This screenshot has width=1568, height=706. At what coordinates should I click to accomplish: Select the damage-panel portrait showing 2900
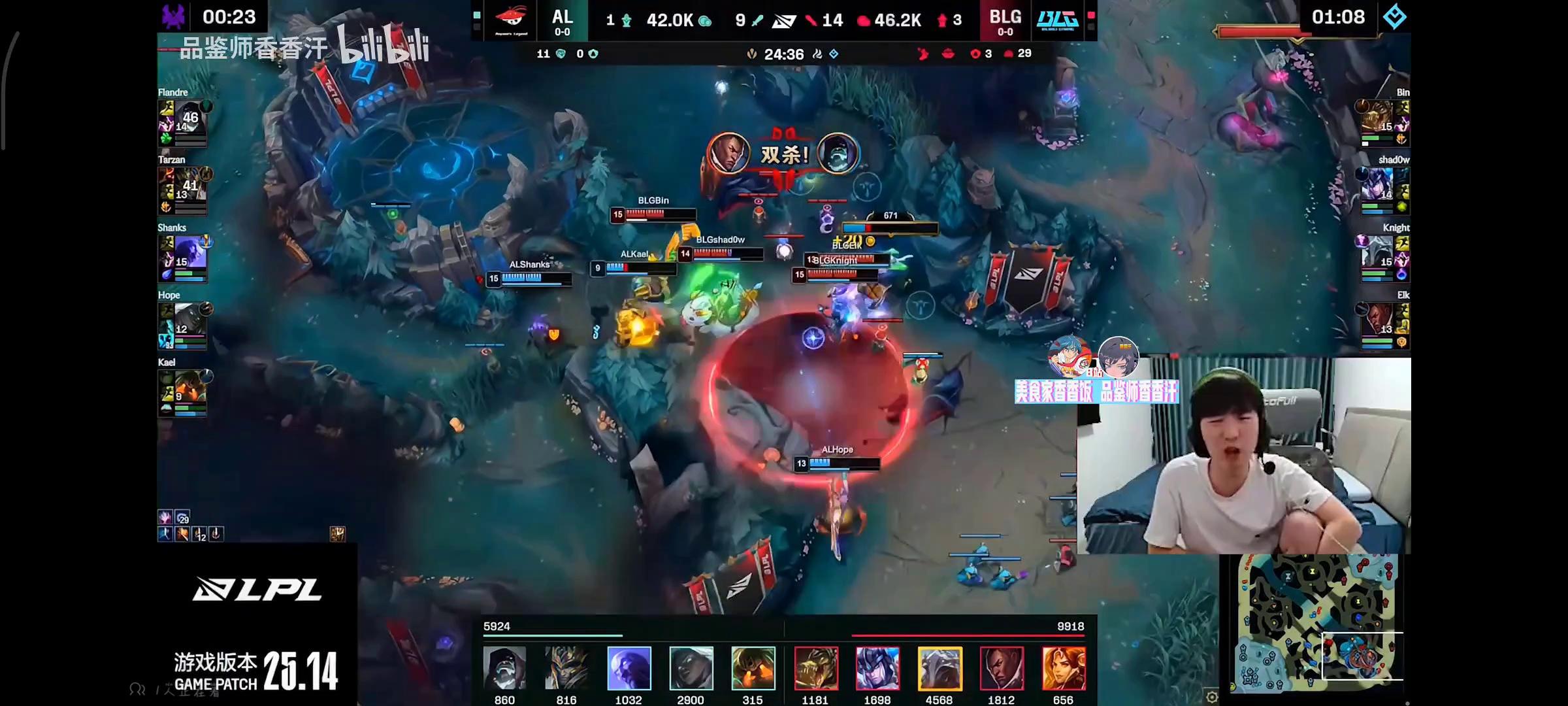click(x=691, y=668)
